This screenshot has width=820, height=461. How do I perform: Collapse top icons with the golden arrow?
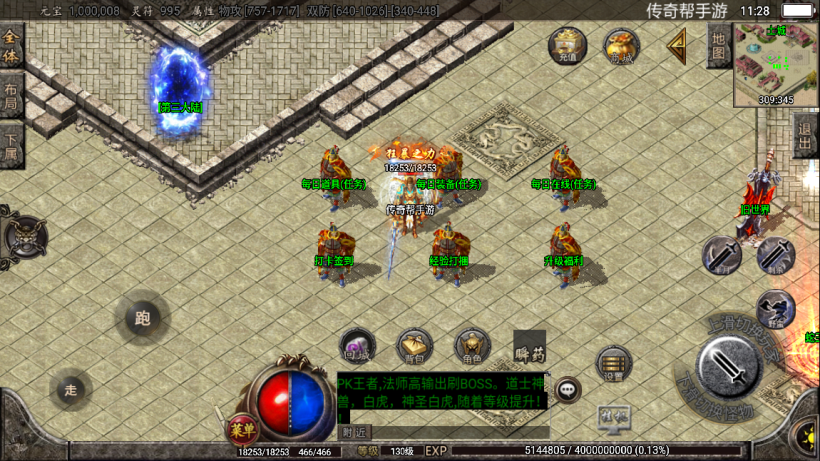(677, 45)
